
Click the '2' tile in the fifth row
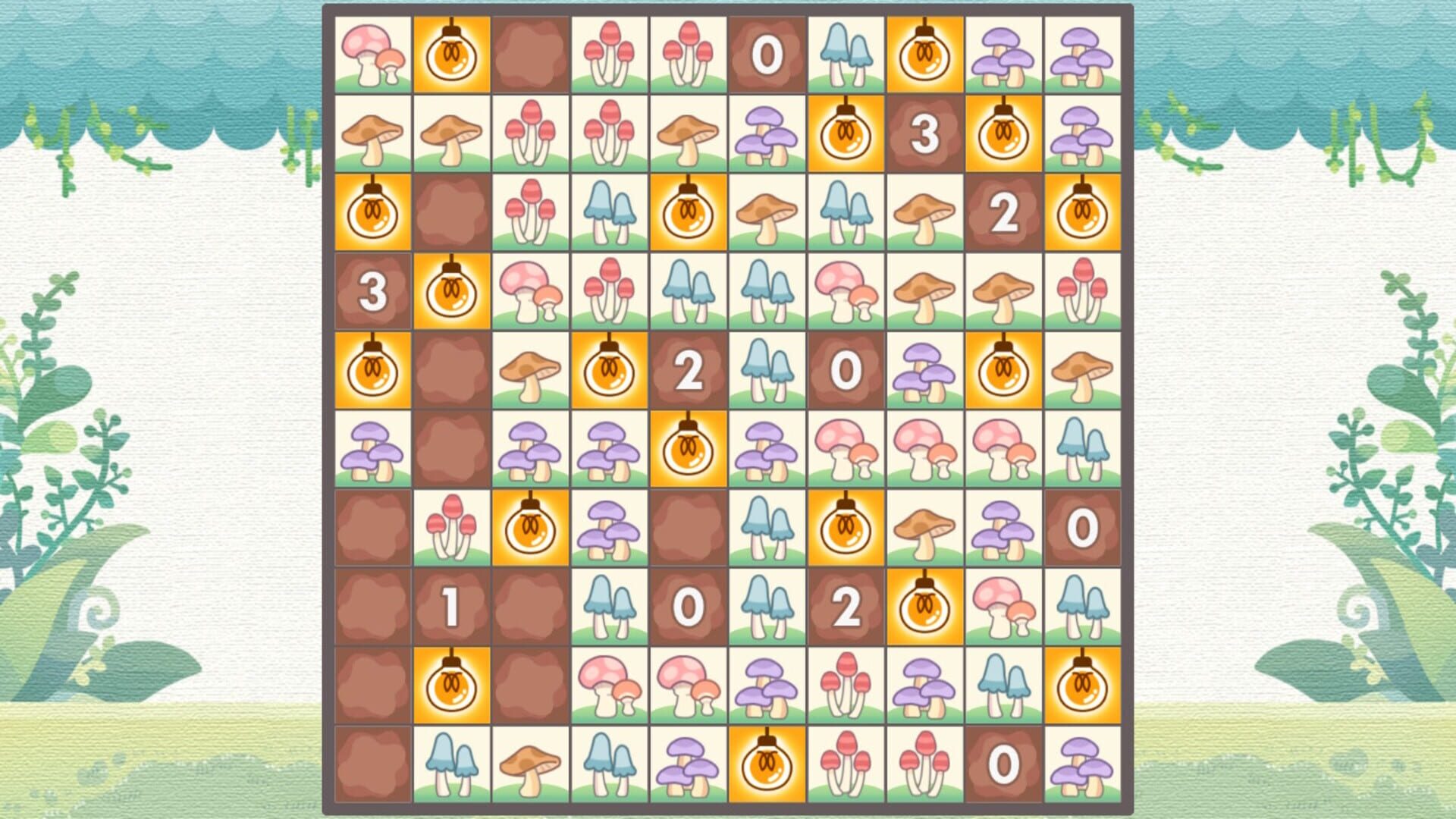tap(689, 372)
